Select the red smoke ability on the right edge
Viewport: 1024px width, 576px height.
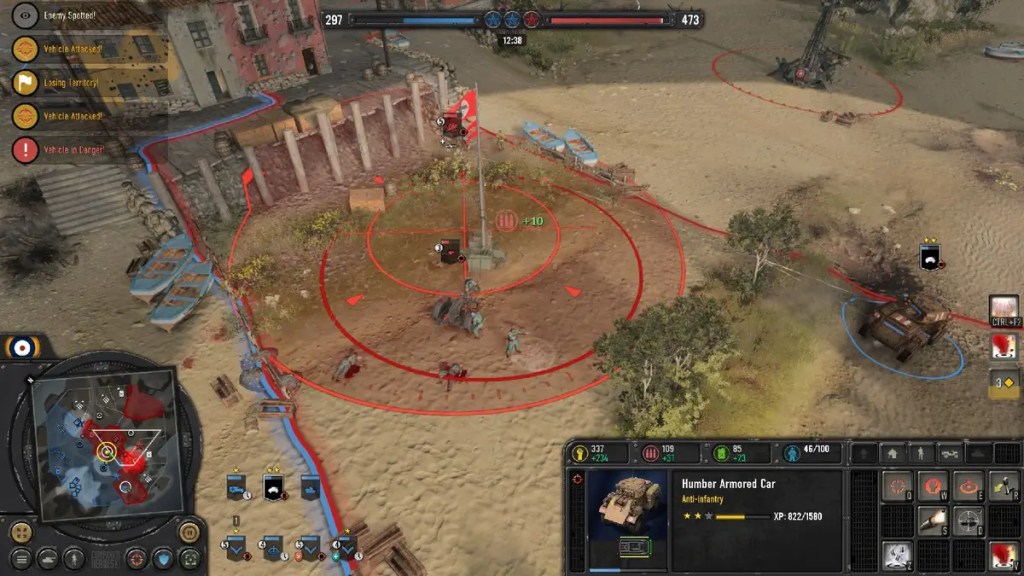tap(1003, 347)
